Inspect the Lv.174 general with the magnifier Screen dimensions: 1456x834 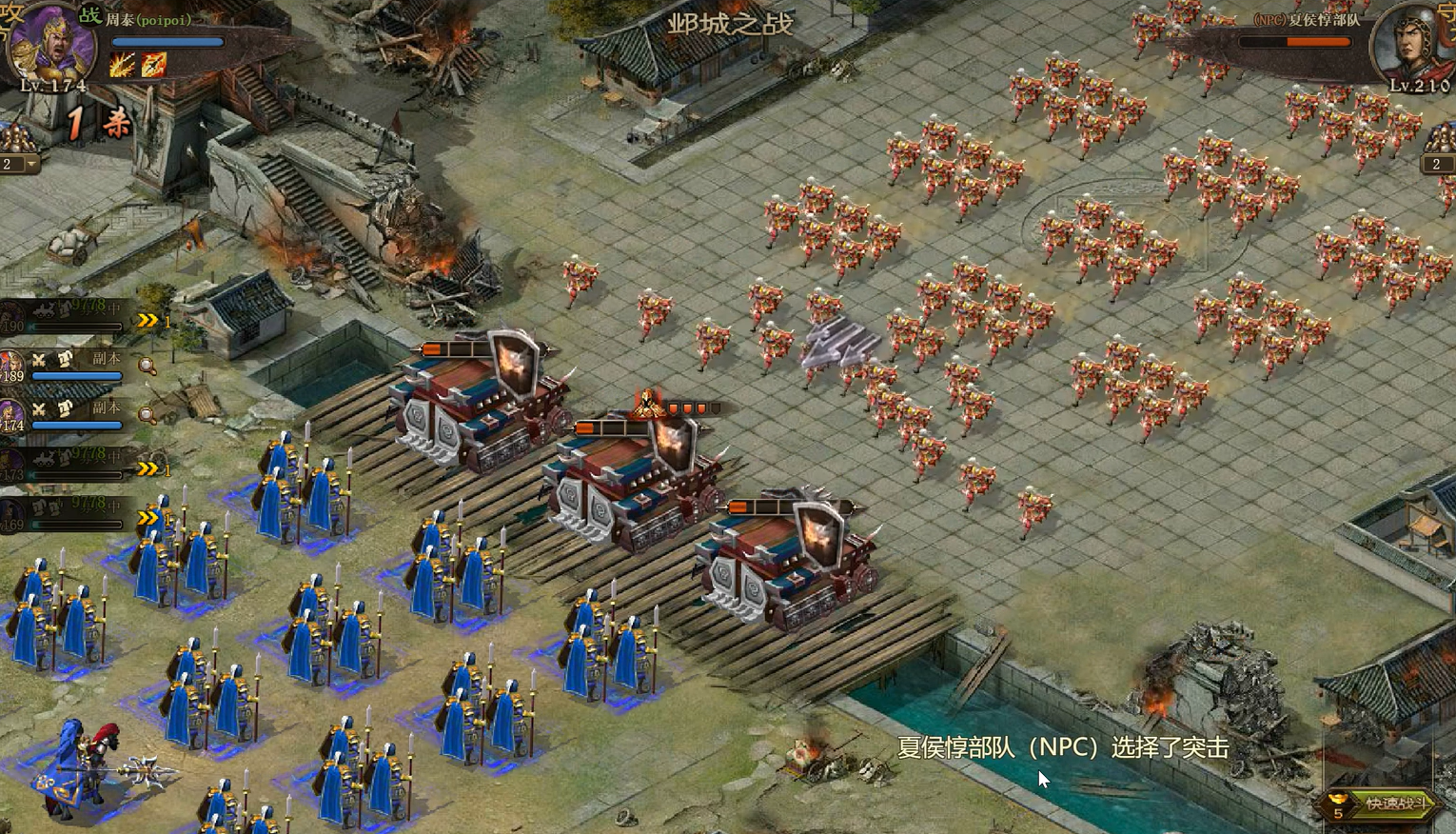pos(147,414)
